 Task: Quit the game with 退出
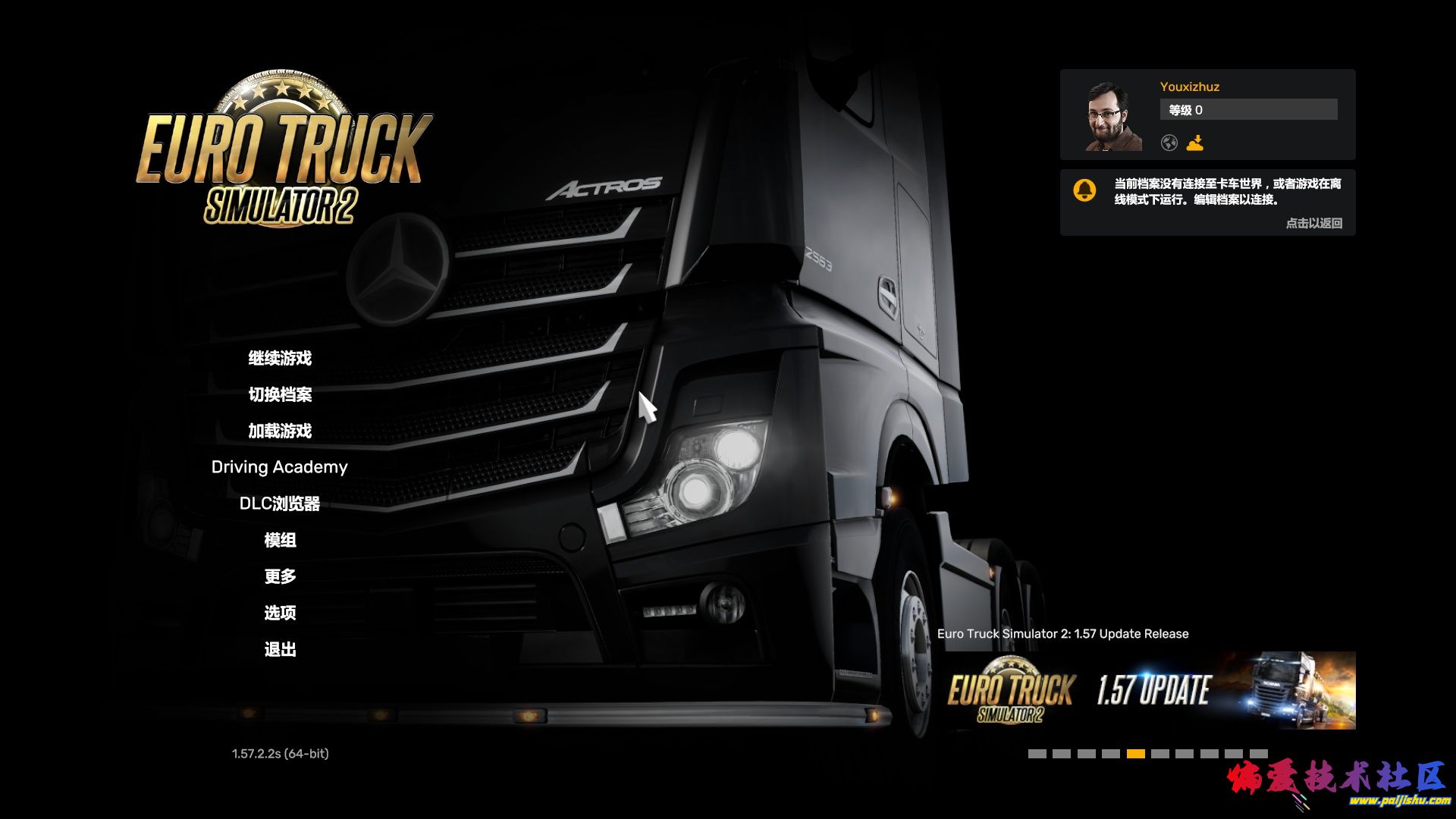280,649
